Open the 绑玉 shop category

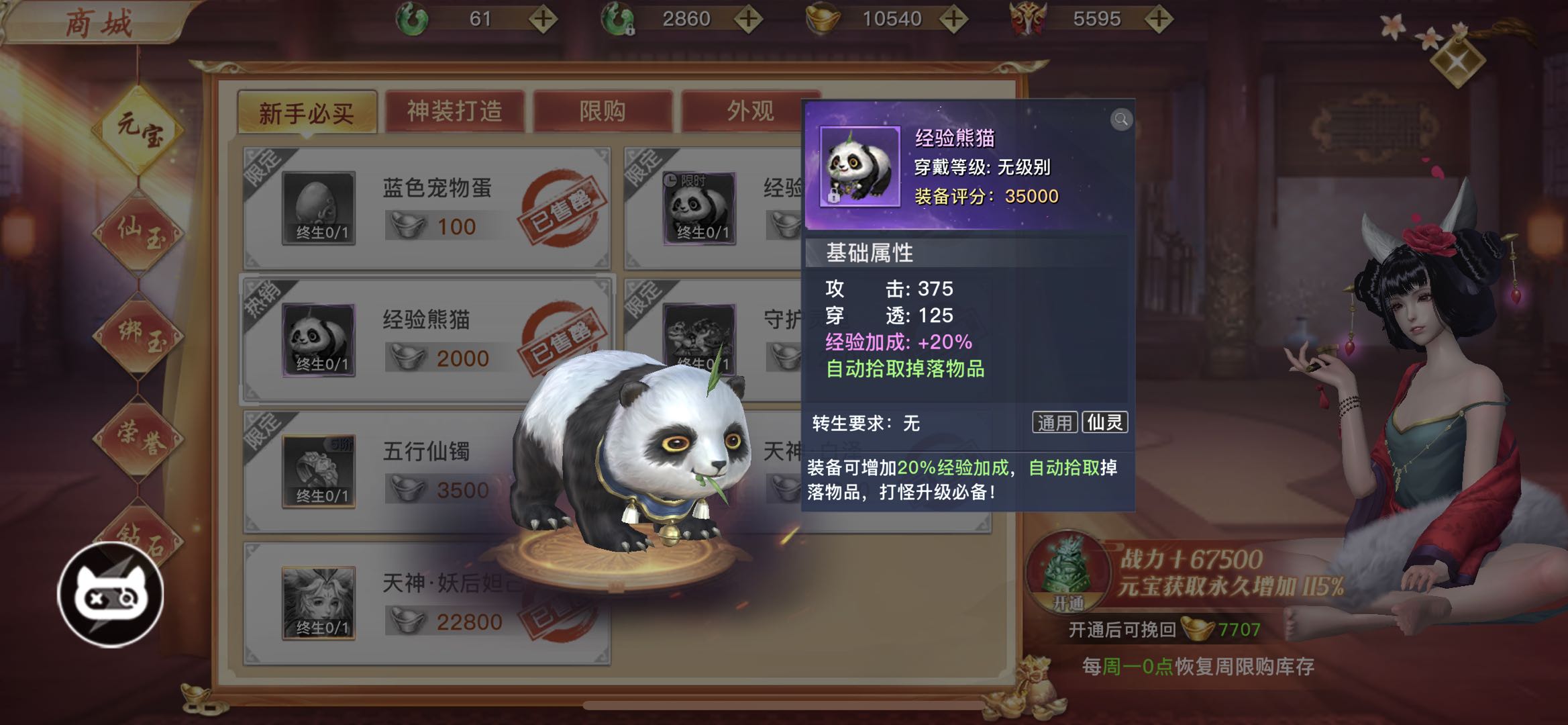tap(139, 336)
